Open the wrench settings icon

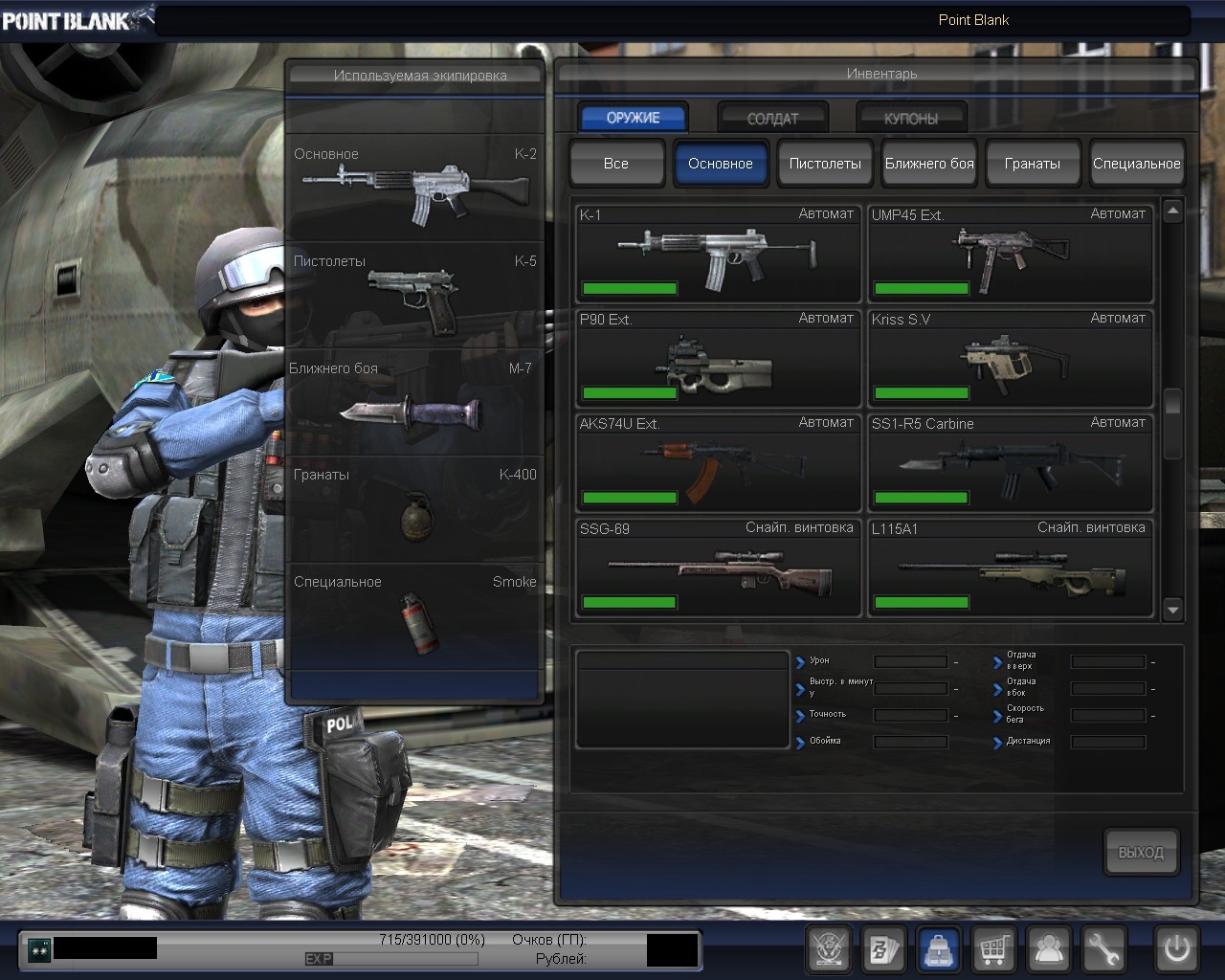click(1103, 949)
